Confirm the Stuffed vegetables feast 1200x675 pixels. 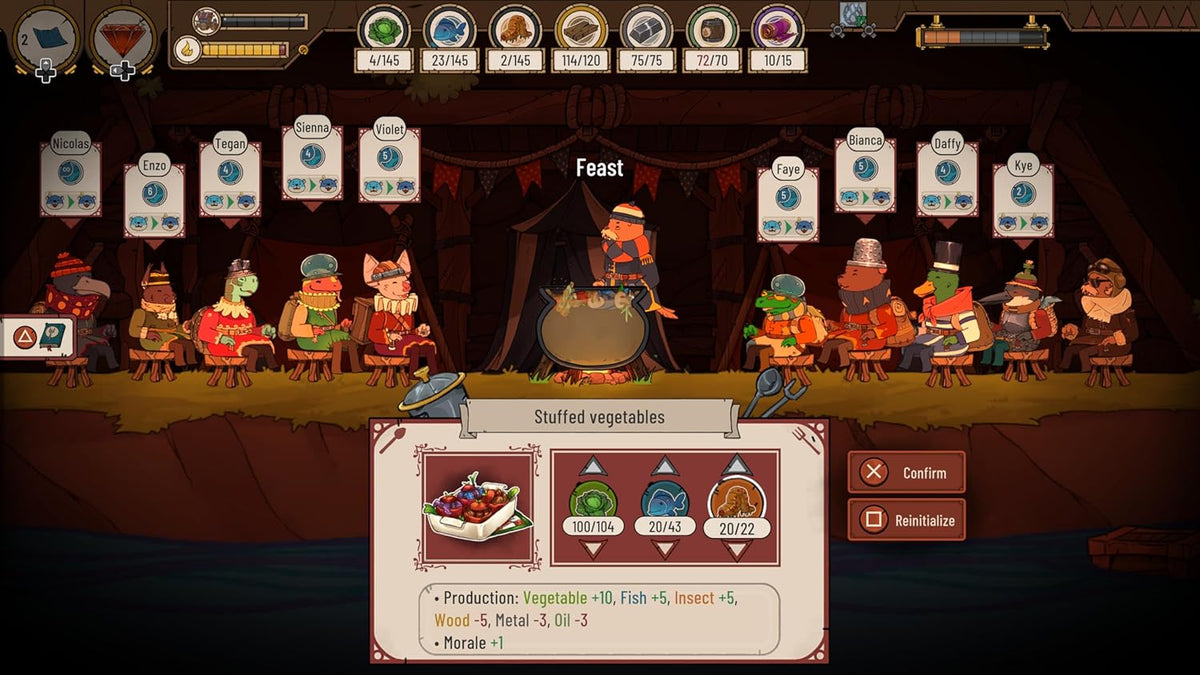tap(906, 472)
